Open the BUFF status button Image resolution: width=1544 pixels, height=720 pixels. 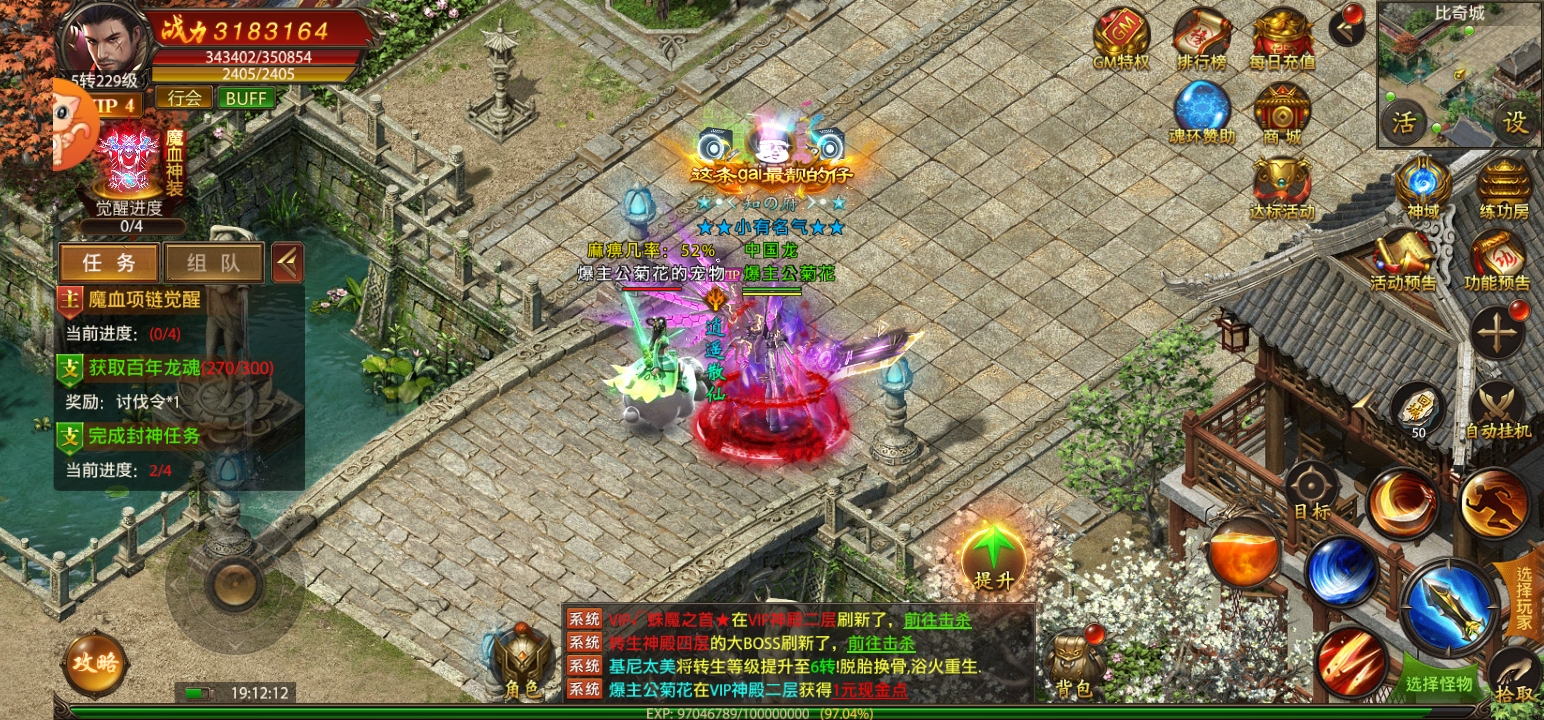(246, 97)
